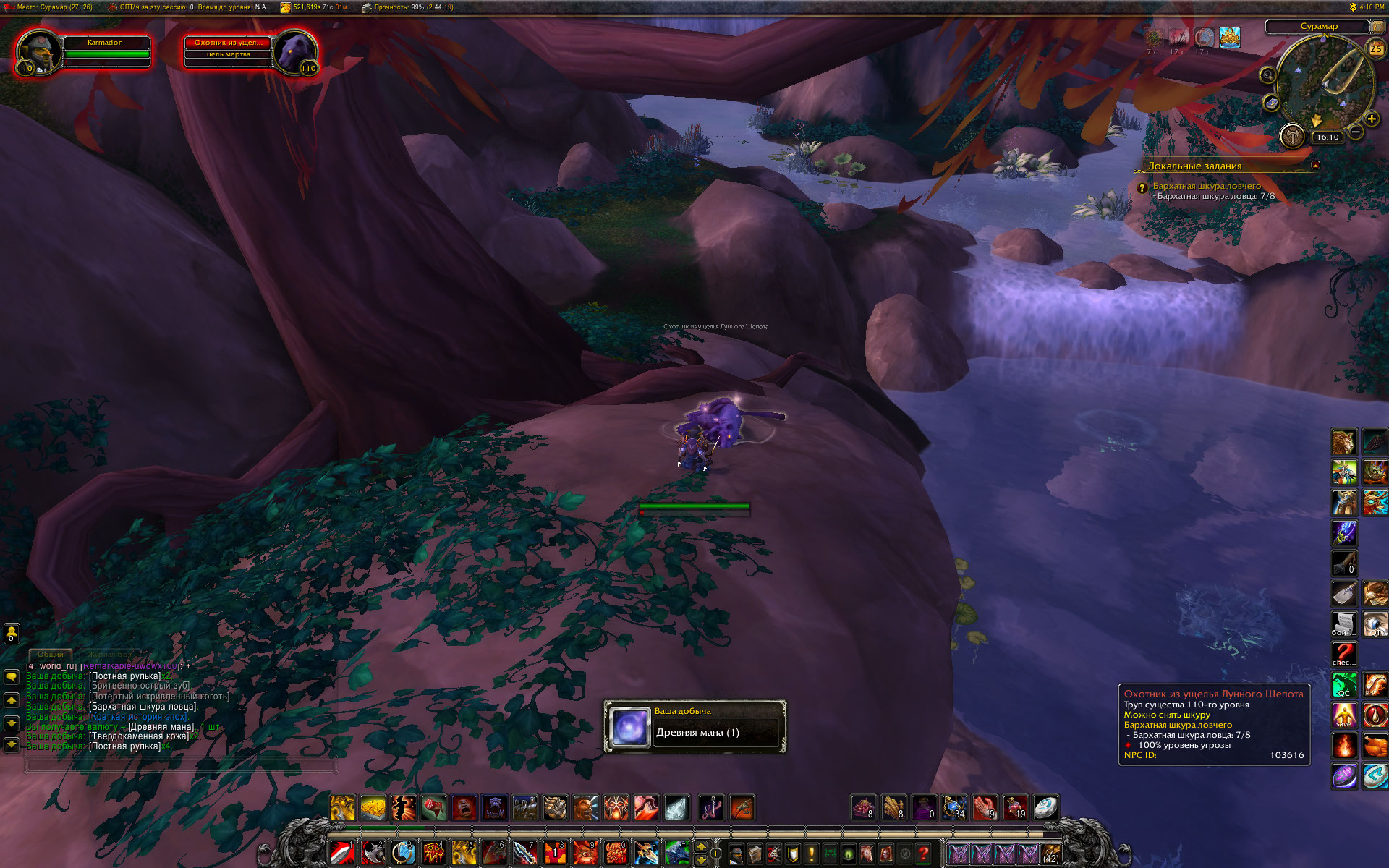The image size is (1389, 868).
Task: Use the roasted chicken food icon
Action: (x=1375, y=745)
